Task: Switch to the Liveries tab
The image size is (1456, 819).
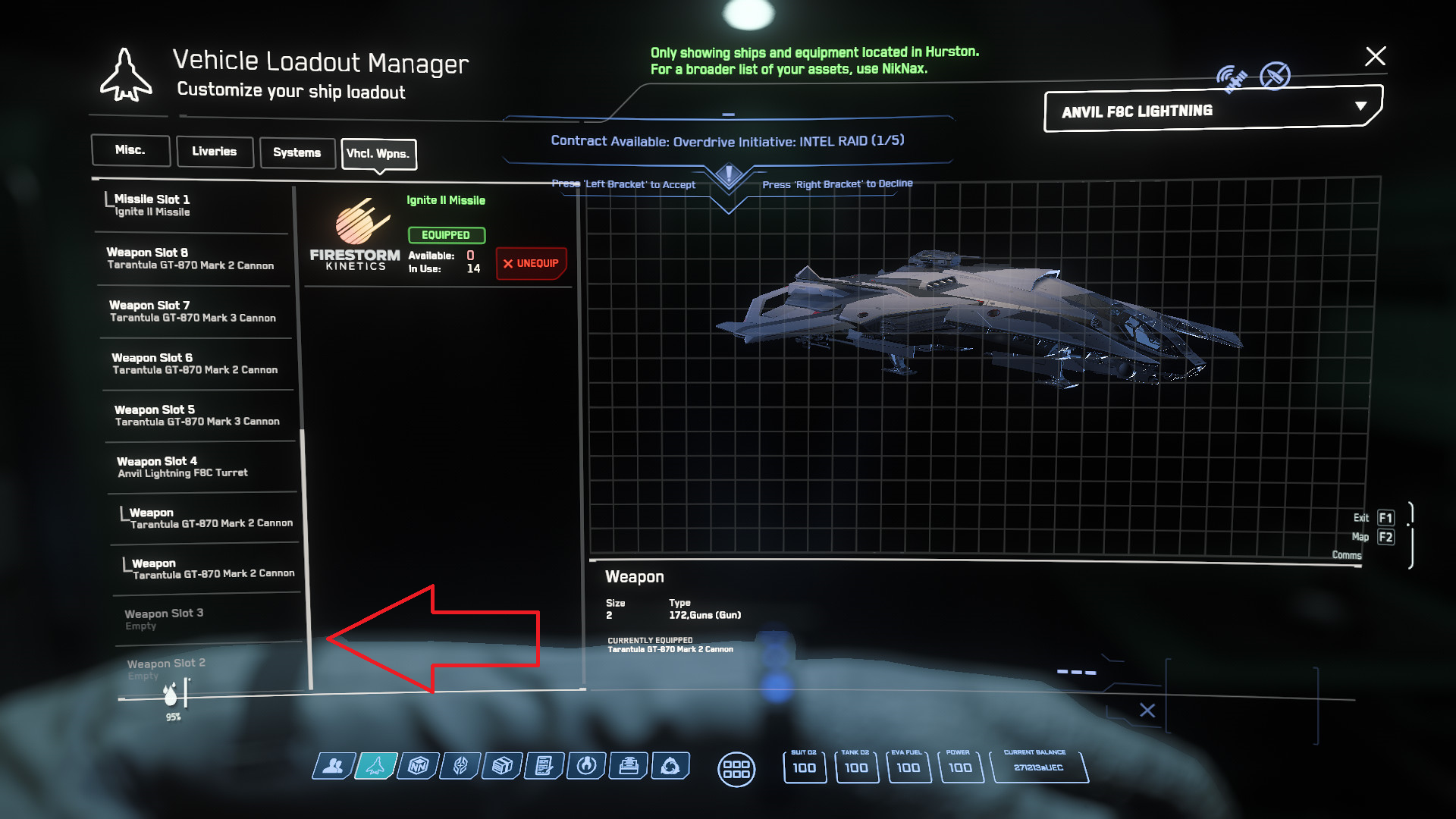Action: coord(215,151)
